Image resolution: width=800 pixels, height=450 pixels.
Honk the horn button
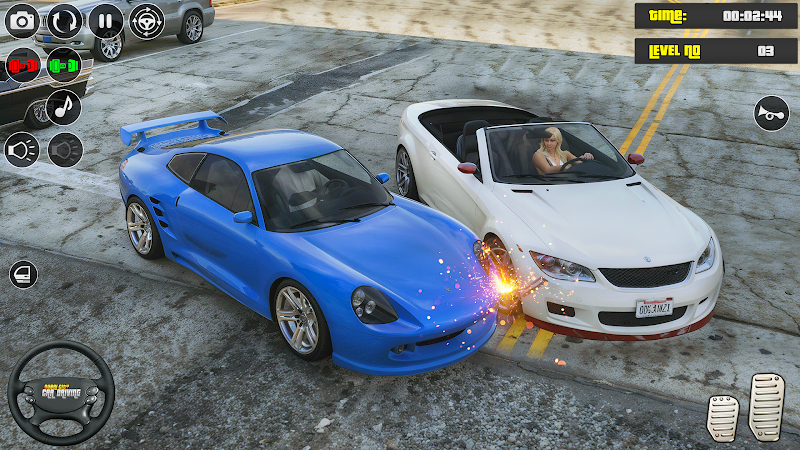tap(770, 113)
